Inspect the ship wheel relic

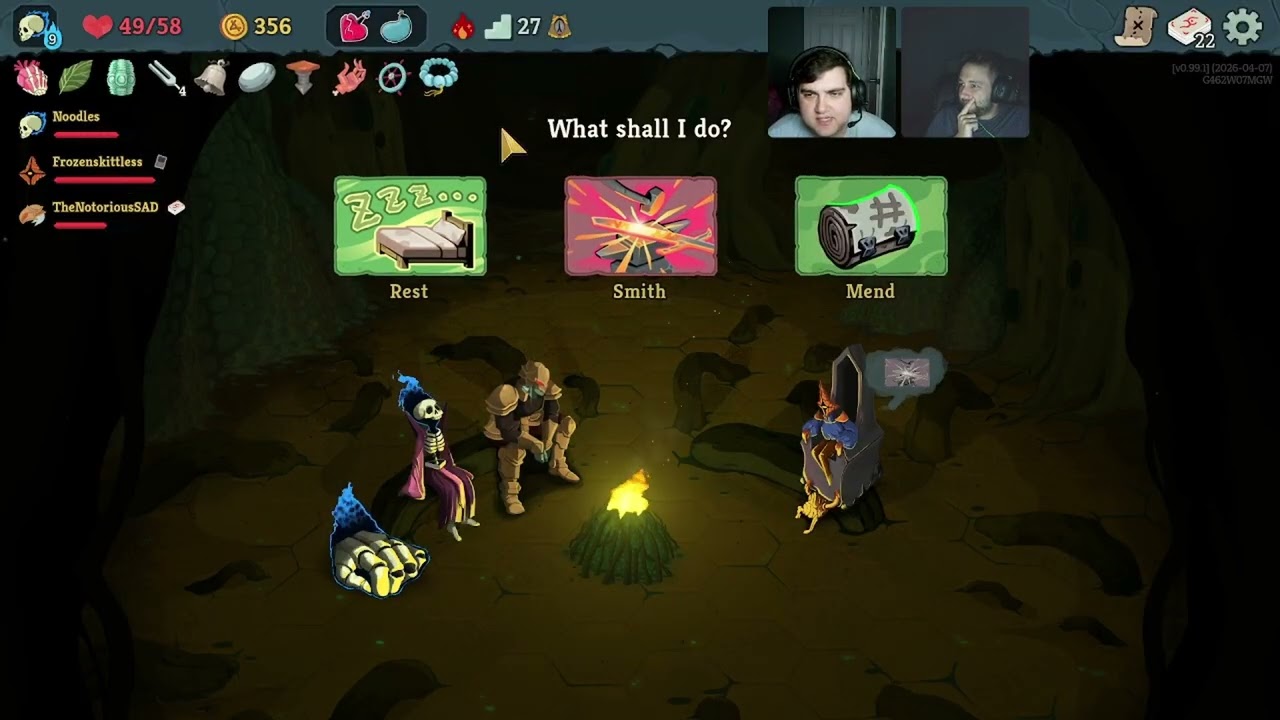click(x=393, y=77)
